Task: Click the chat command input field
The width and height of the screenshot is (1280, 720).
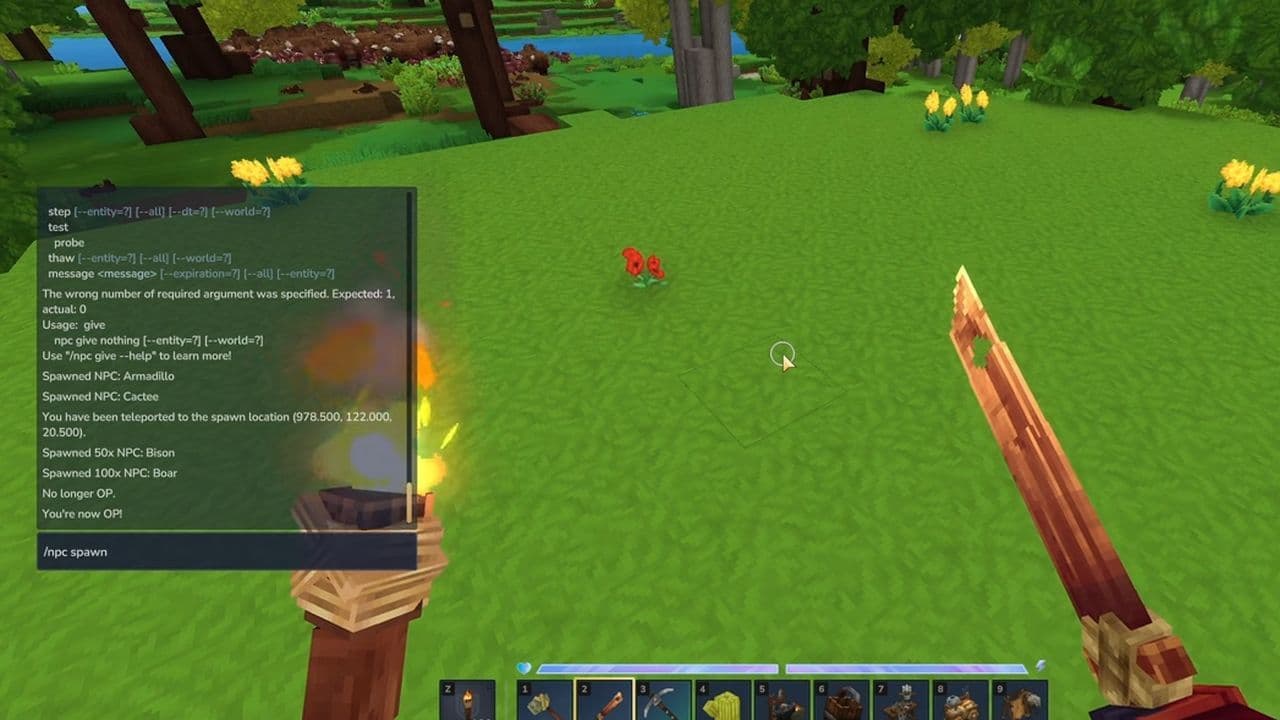Action: point(226,552)
